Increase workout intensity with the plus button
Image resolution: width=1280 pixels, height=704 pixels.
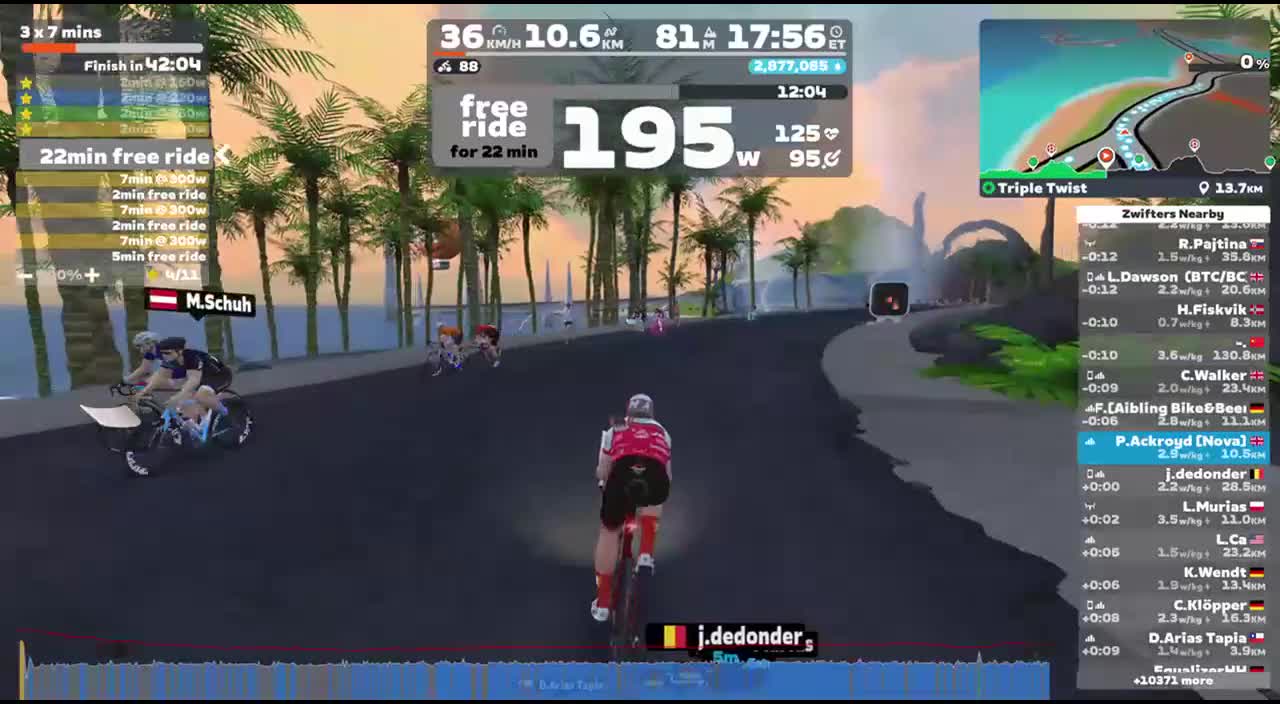92,275
